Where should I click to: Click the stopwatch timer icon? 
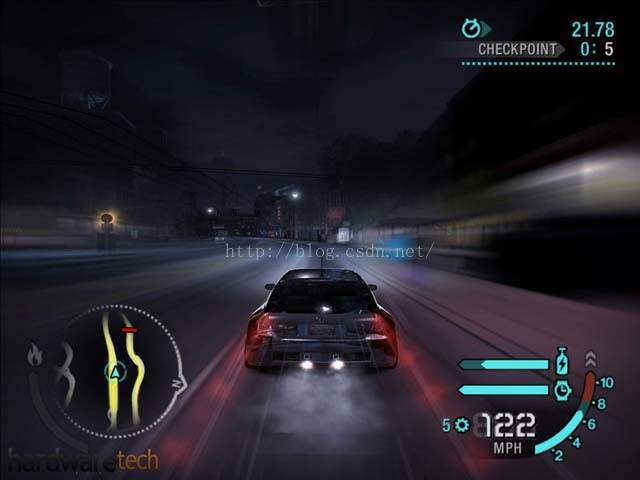click(x=471, y=28)
